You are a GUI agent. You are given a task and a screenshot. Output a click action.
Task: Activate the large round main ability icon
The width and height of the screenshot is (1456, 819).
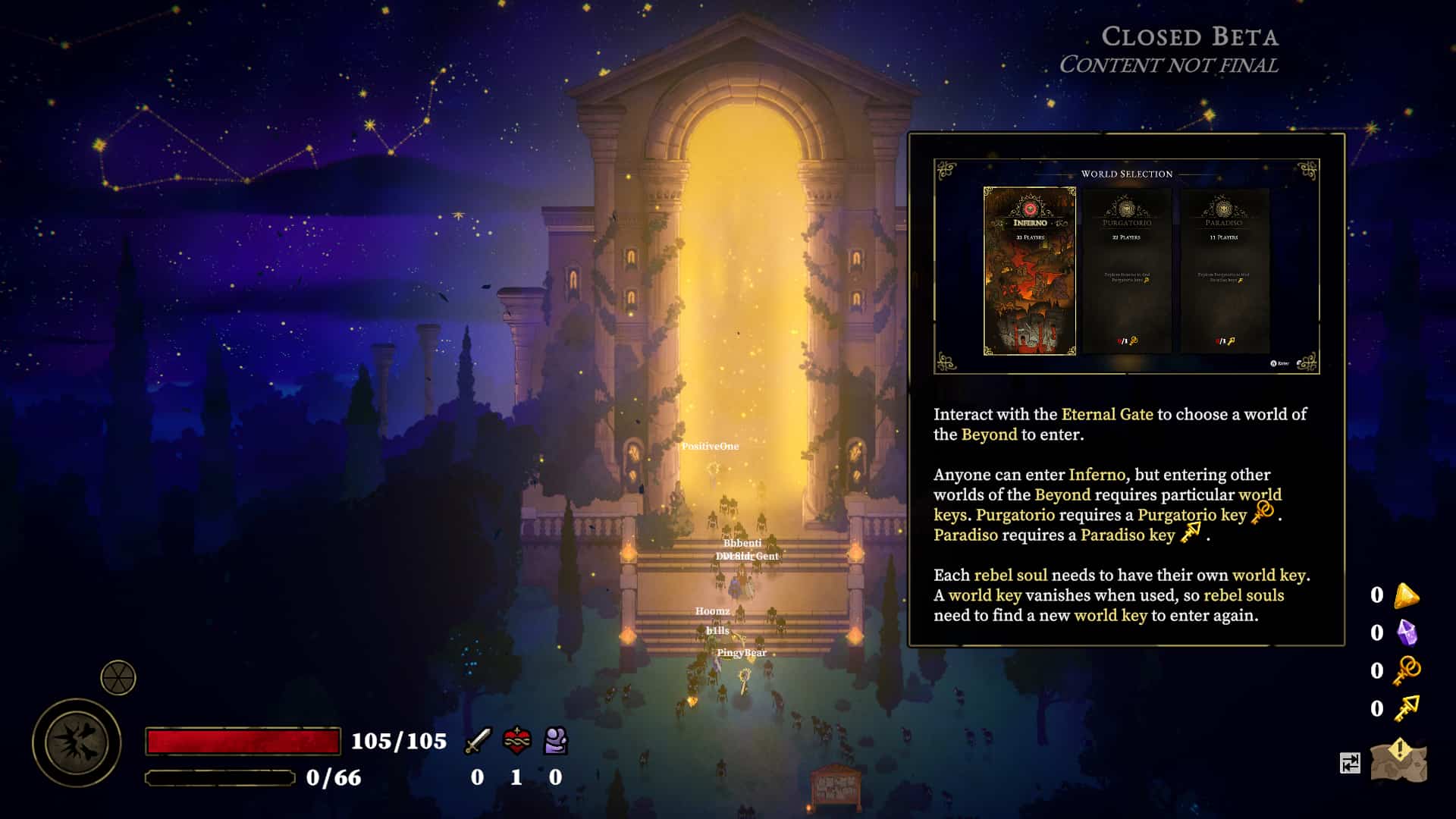coord(77,742)
